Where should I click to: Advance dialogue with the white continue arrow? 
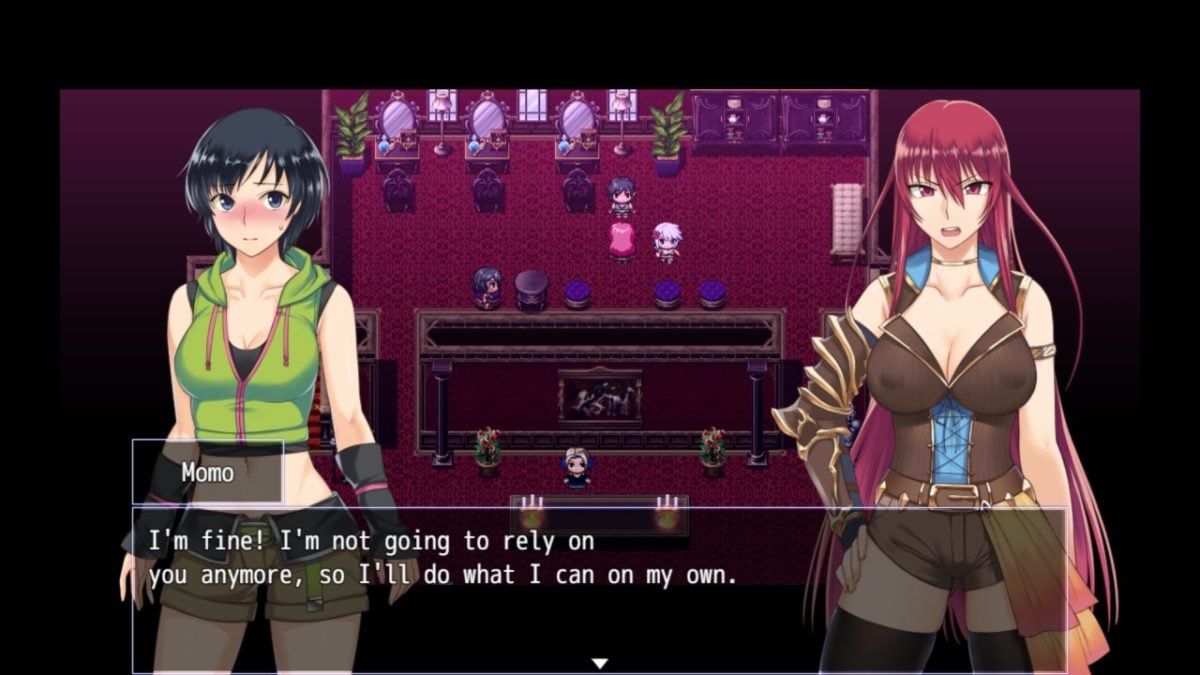coord(599,662)
